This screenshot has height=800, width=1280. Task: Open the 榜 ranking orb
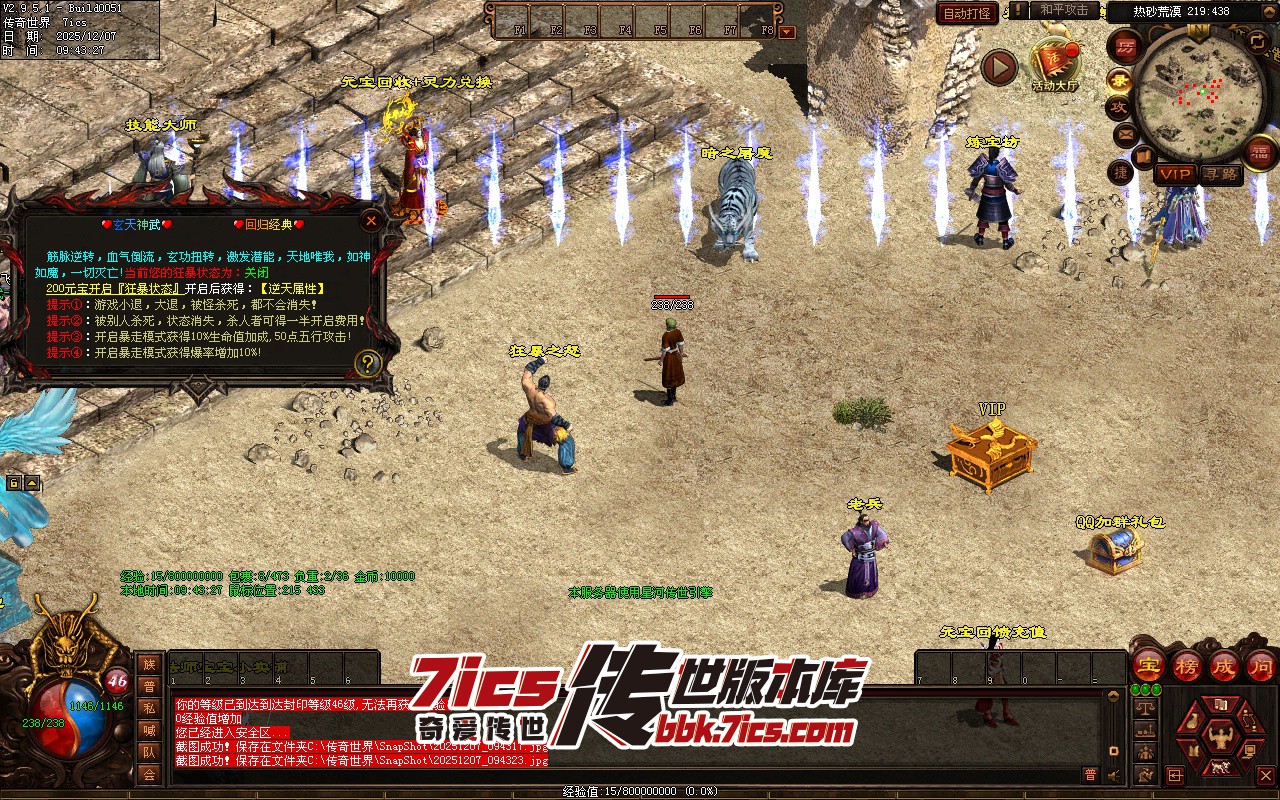pos(1187,664)
